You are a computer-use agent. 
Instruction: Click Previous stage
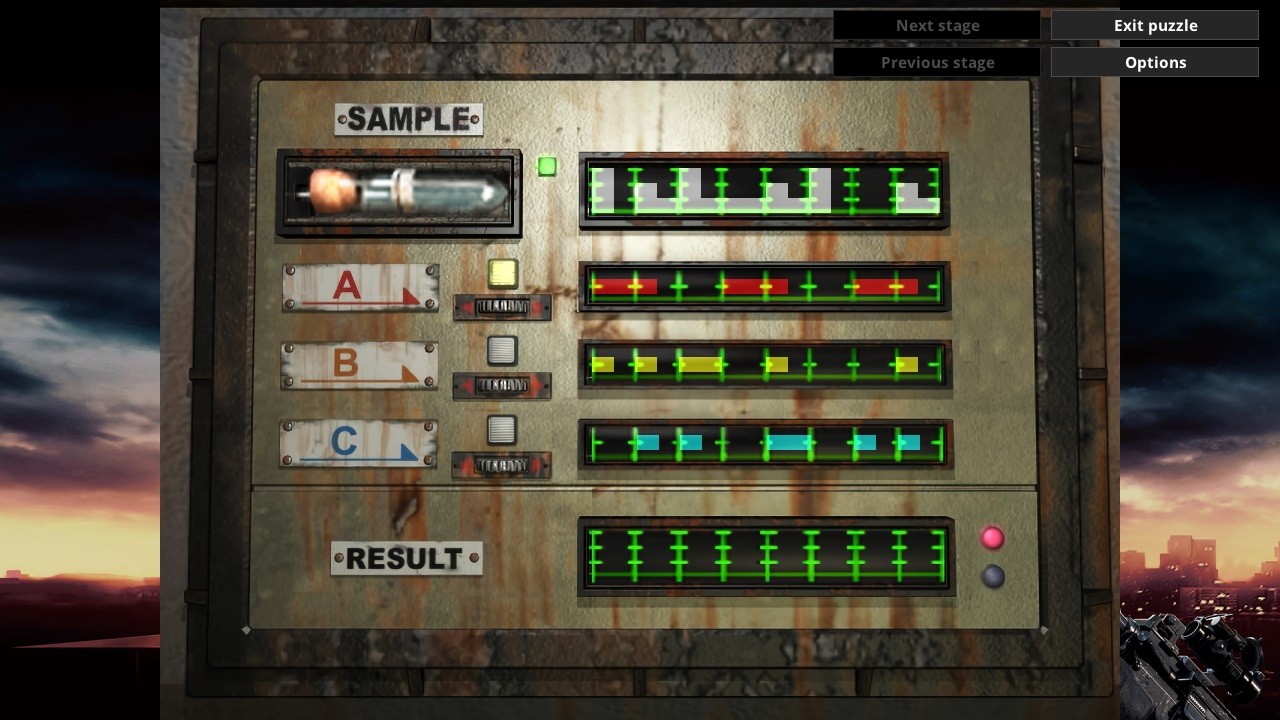click(x=936, y=61)
